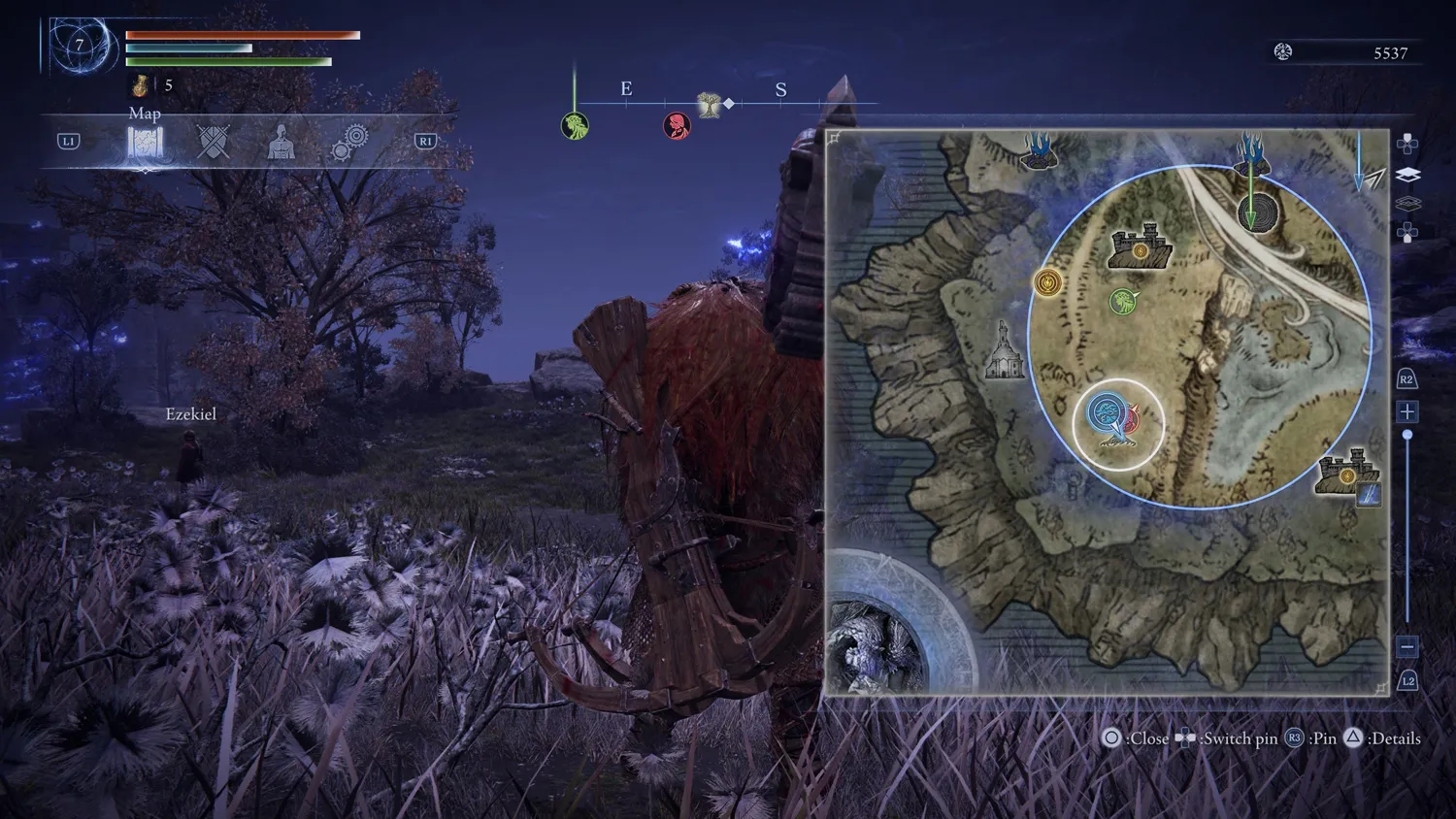Choose the lower map layer icon

tap(1407, 204)
